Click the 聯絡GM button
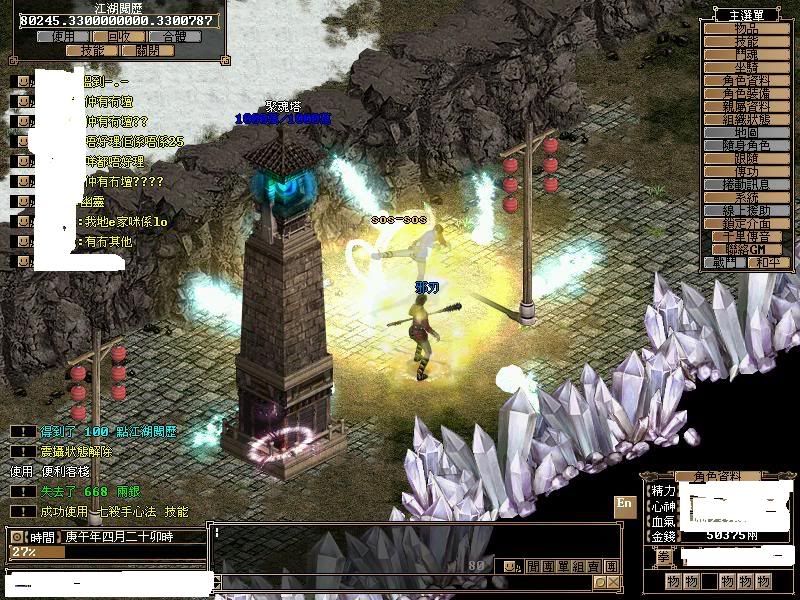Screen dimensions: 800x600 (x=747, y=249)
